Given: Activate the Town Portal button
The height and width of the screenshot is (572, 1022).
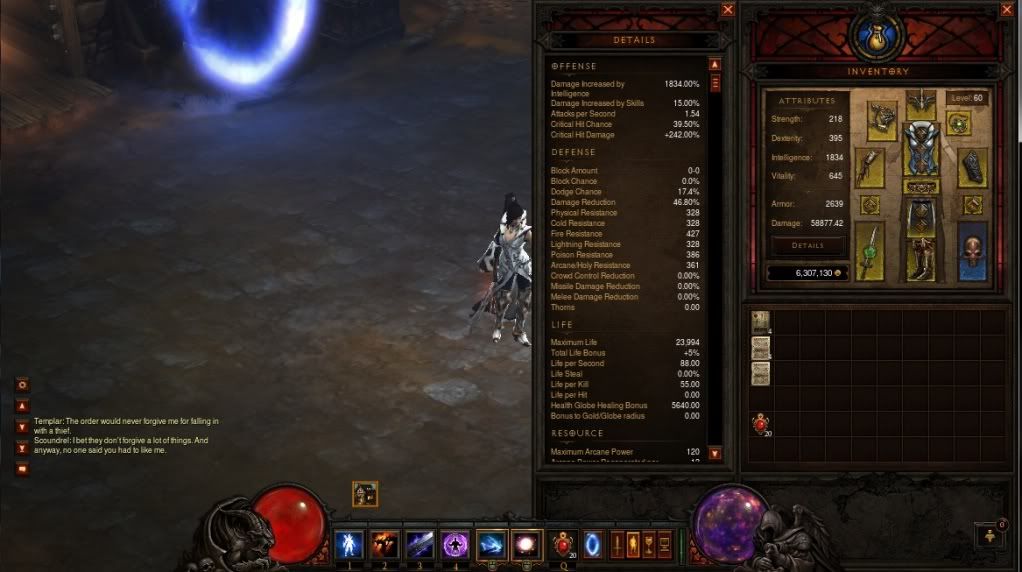Looking at the screenshot, I should pos(593,545).
